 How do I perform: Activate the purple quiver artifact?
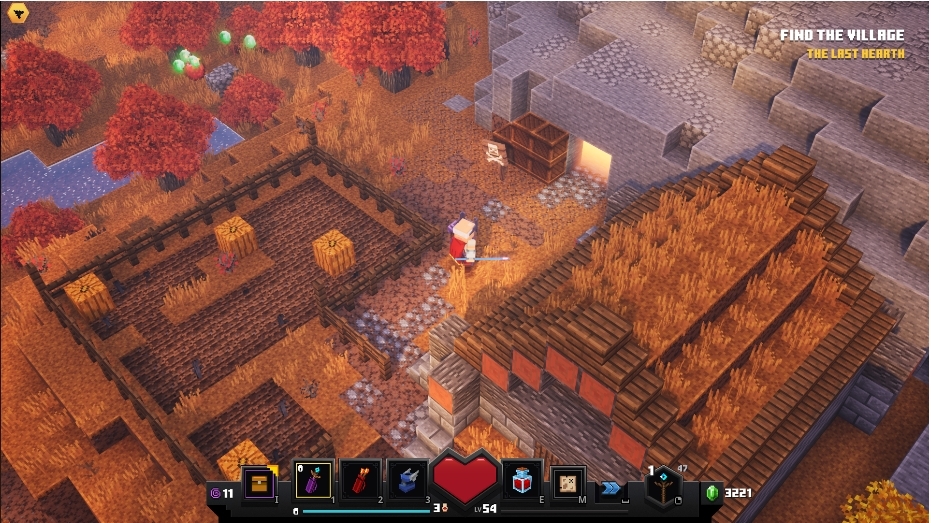click(x=314, y=482)
